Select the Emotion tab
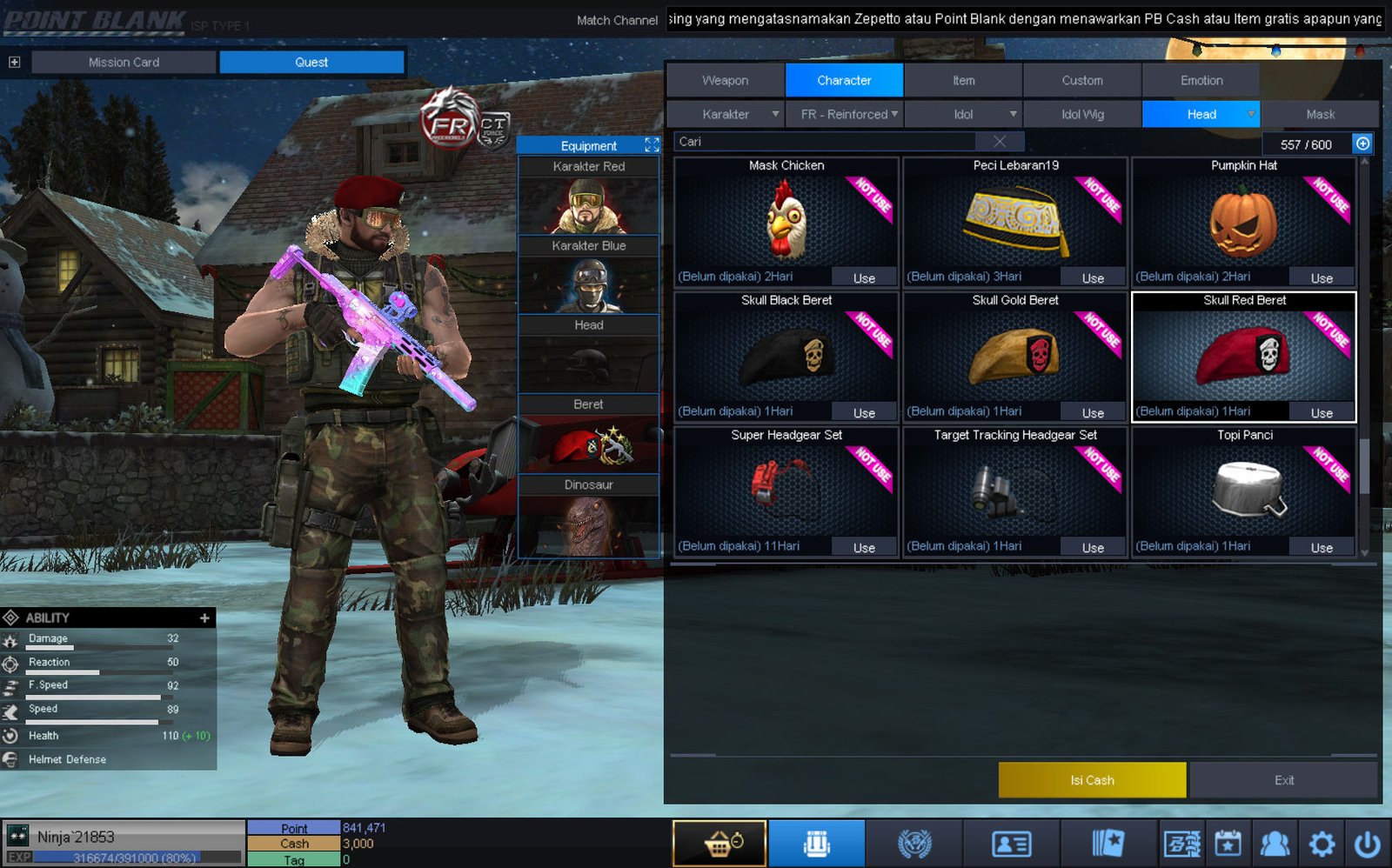This screenshot has height=868, width=1392. (1201, 80)
